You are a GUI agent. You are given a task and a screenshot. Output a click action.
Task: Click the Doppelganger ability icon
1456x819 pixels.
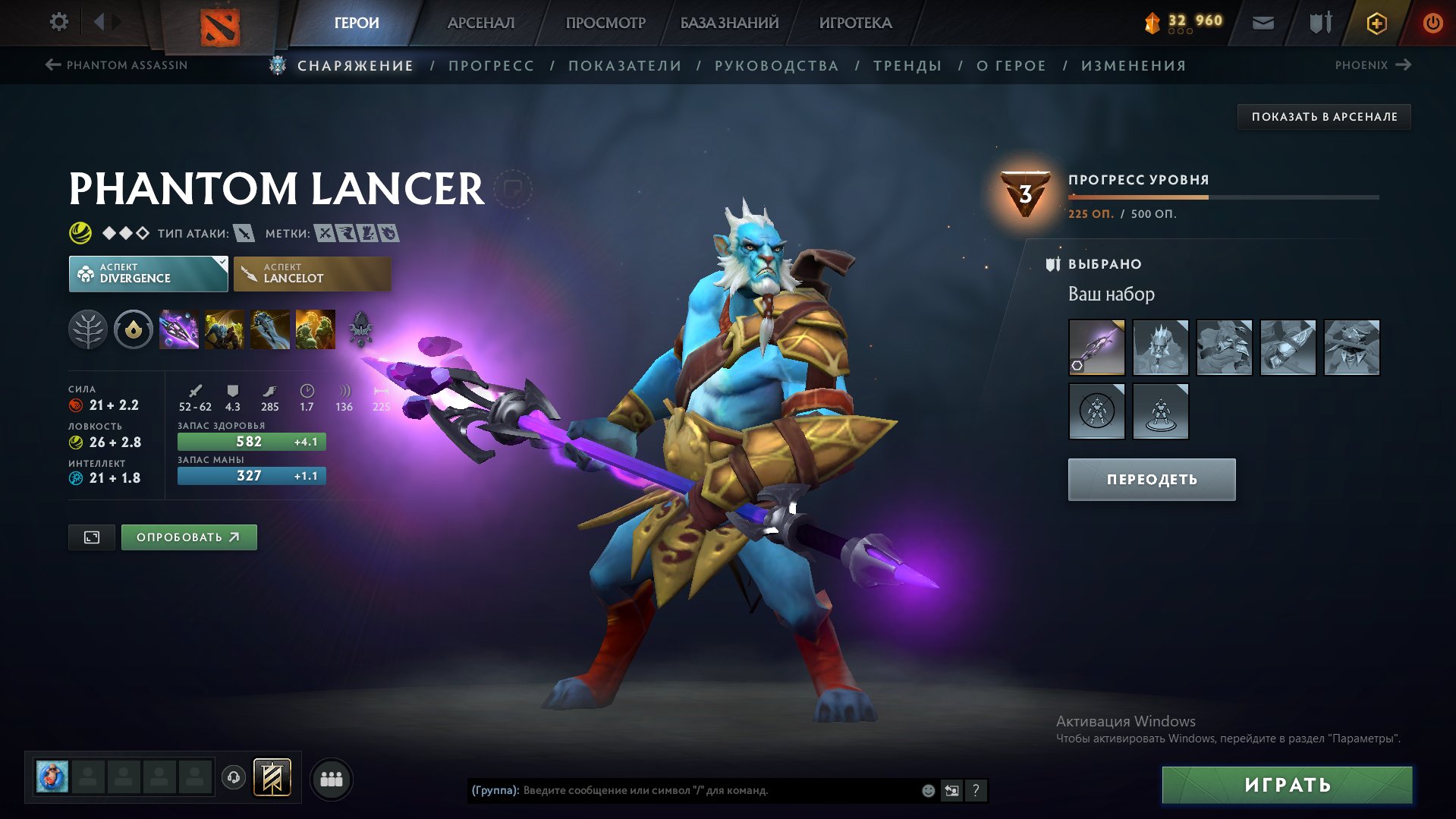pos(225,329)
